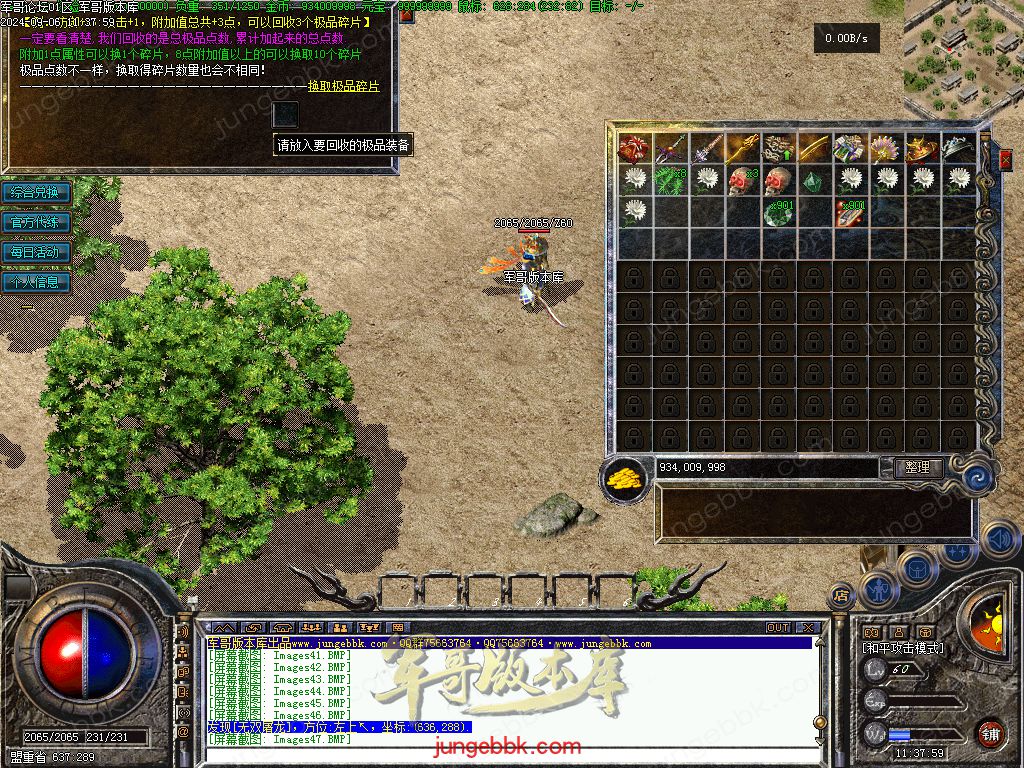The width and height of the screenshot is (1024, 768).
Task: Select the golden crown item slot
Action: tap(923, 149)
